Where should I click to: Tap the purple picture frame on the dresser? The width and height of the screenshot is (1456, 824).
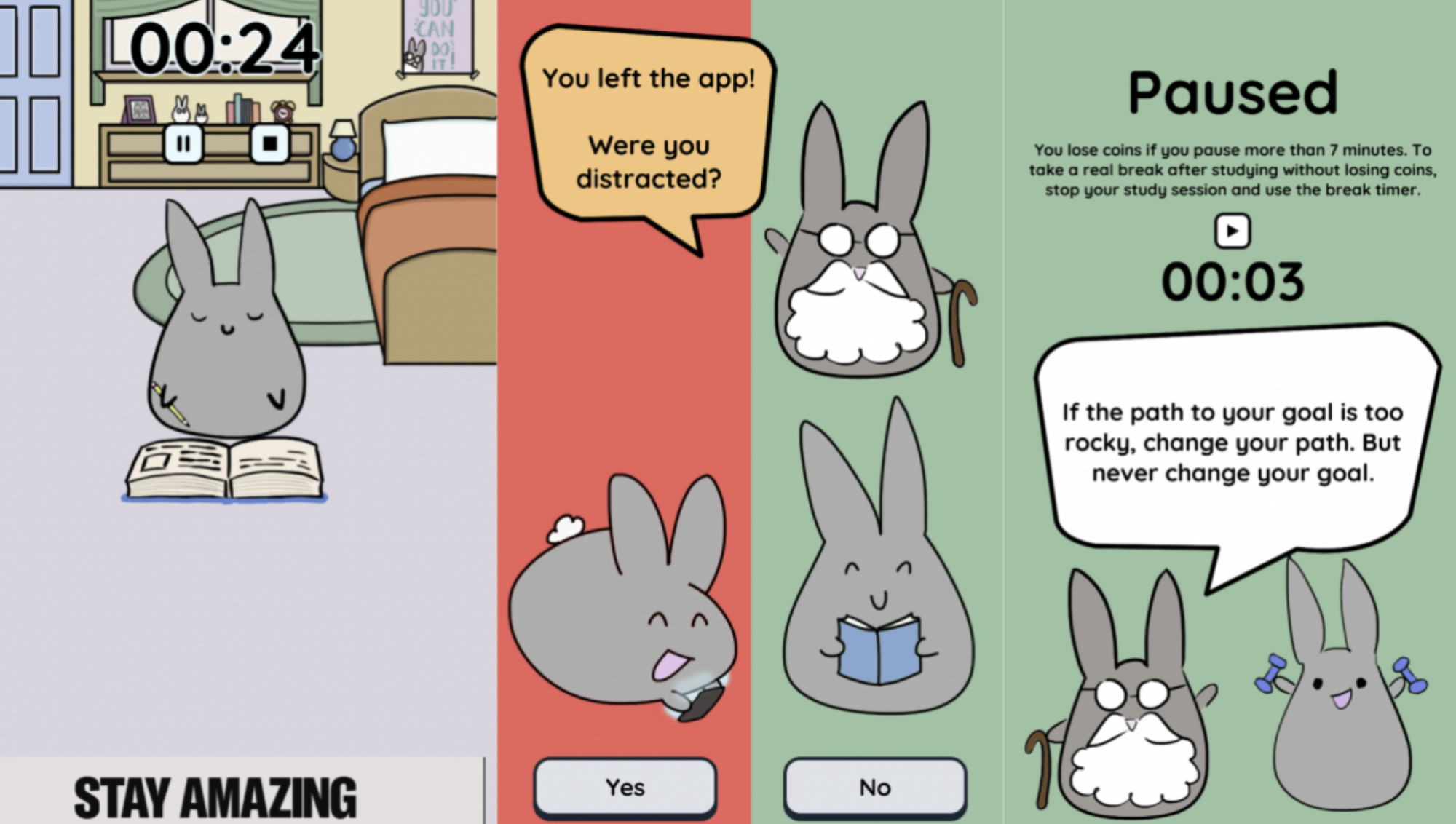[138, 111]
